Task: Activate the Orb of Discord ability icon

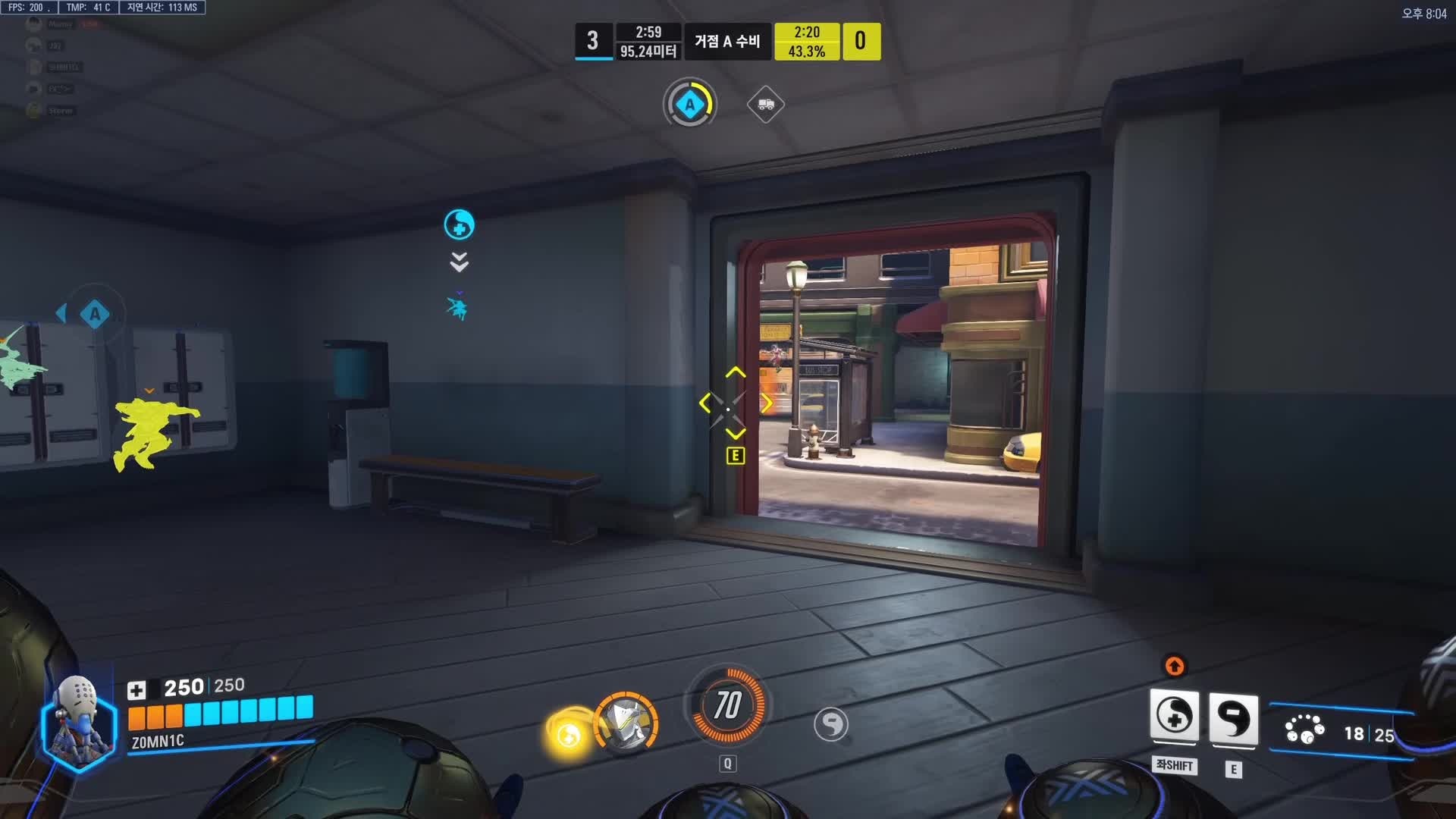Action: pos(1233,718)
